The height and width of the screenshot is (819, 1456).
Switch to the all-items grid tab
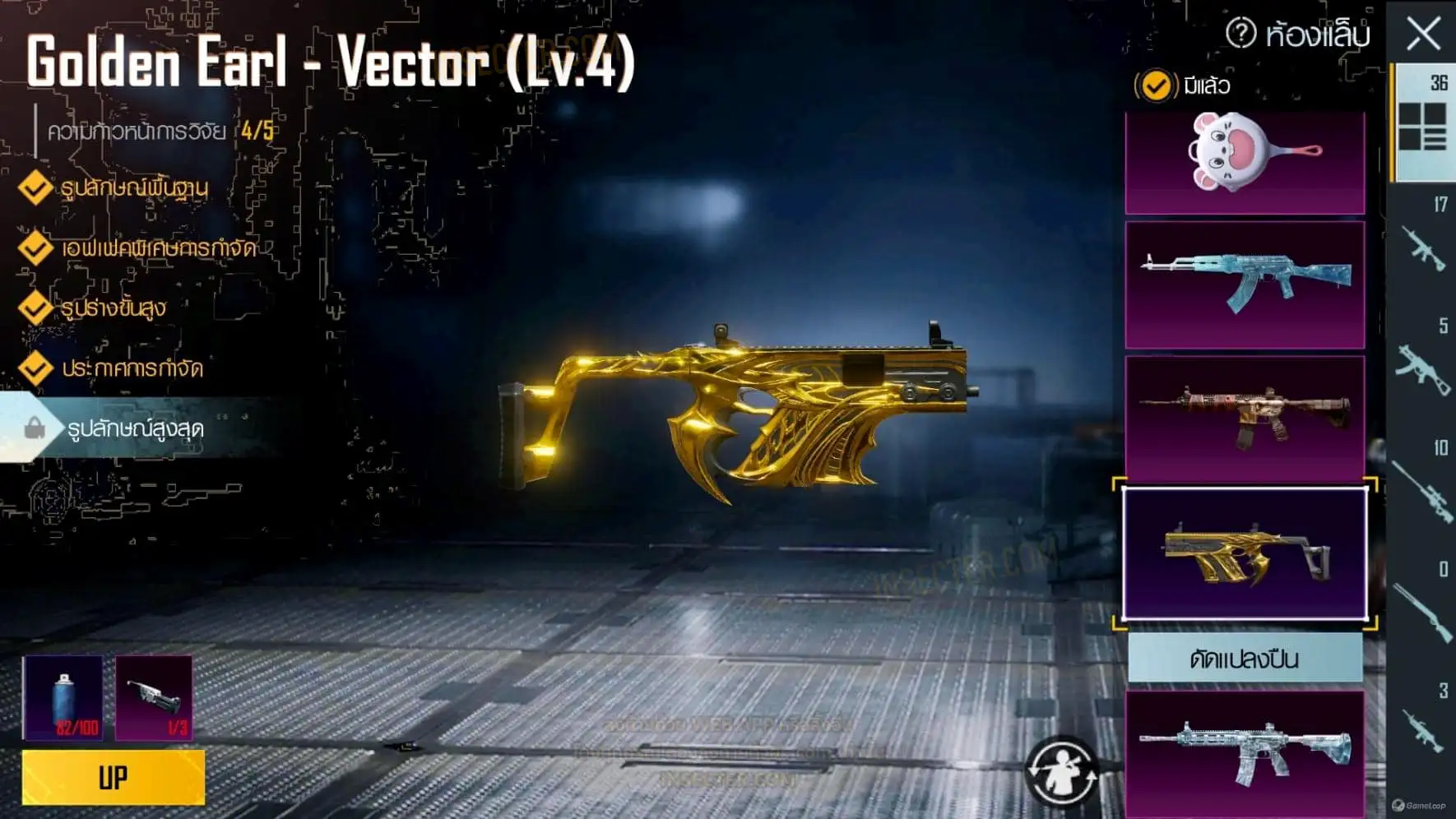click(x=1422, y=123)
